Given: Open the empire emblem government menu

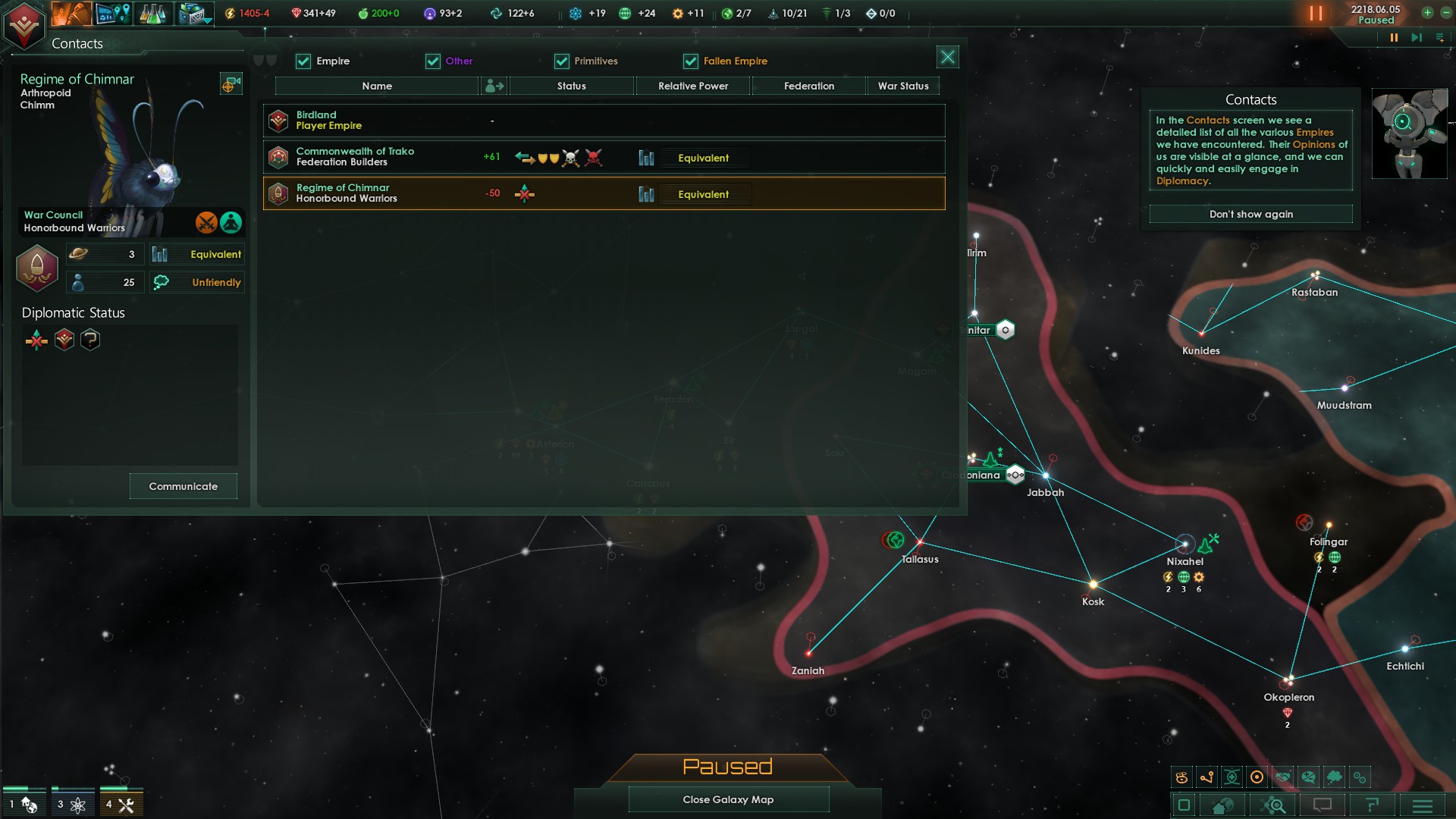Looking at the screenshot, I should pyautogui.click(x=24, y=26).
